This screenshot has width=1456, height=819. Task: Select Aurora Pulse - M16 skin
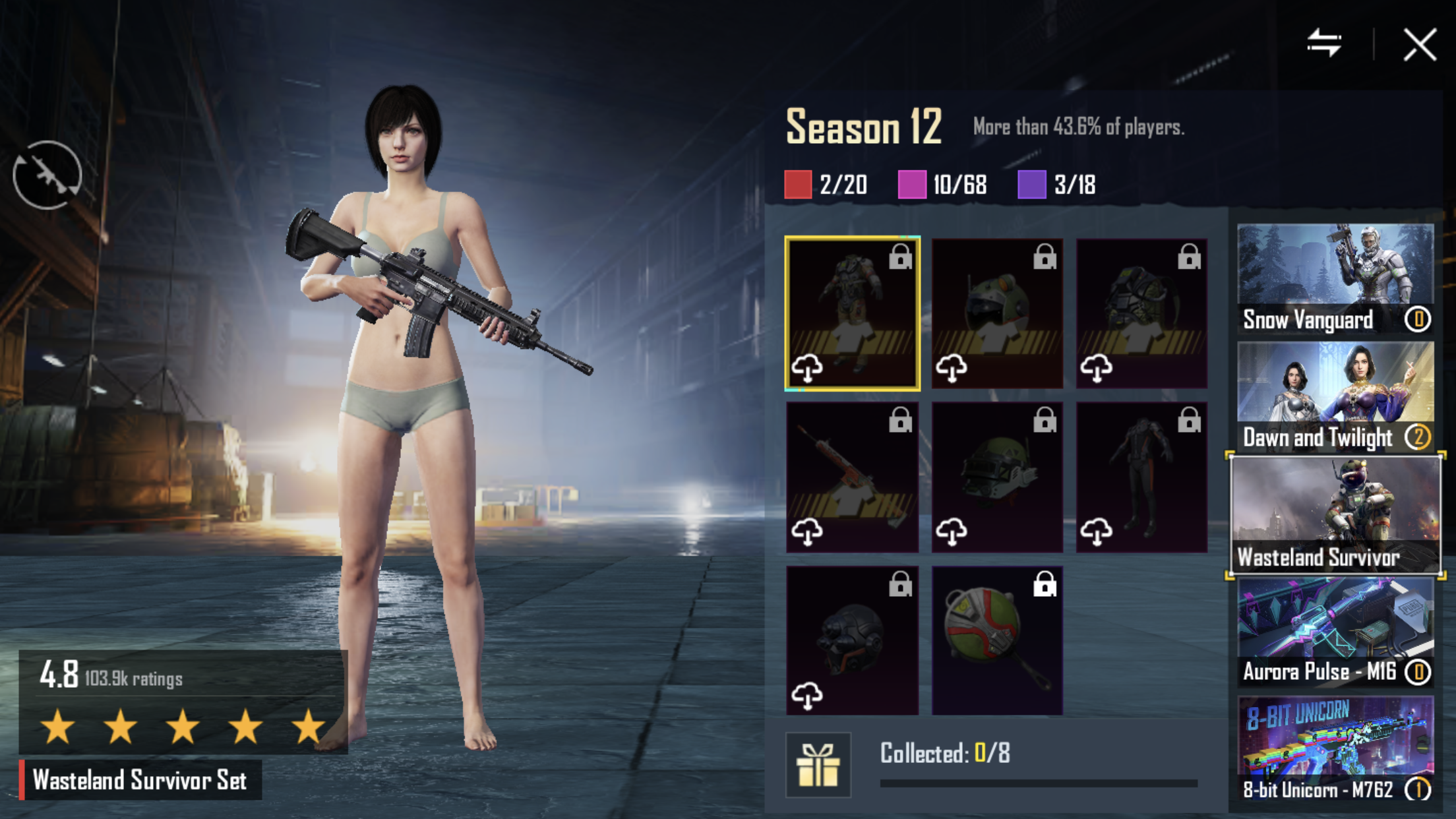1335,633
